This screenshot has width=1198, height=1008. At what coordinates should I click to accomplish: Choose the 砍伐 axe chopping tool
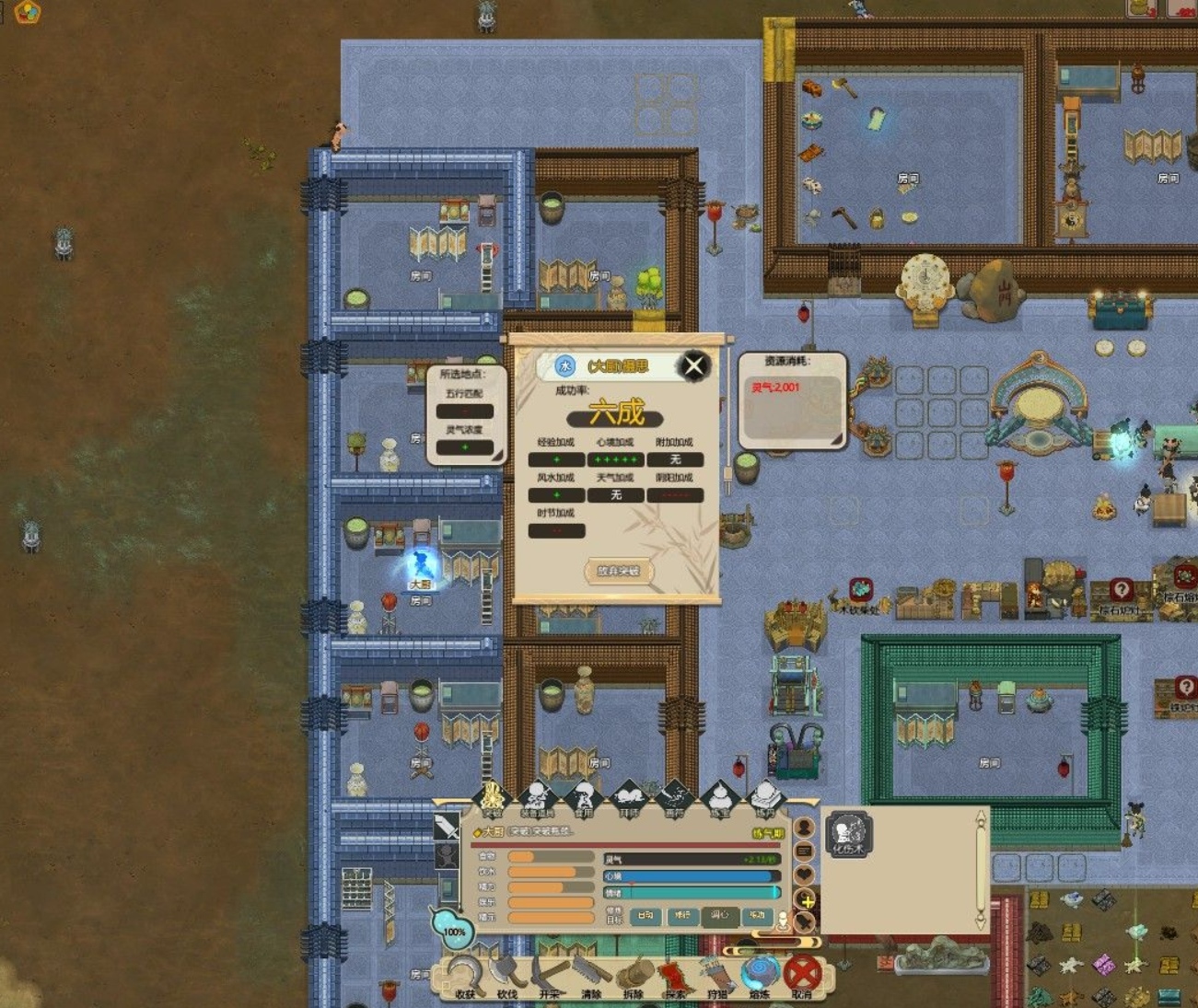[x=507, y=977]
